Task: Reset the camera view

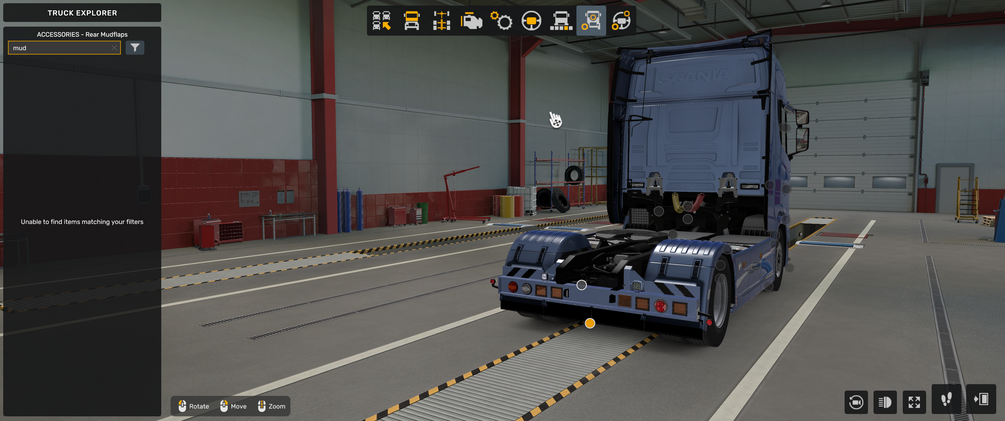Action: [856, 402]
